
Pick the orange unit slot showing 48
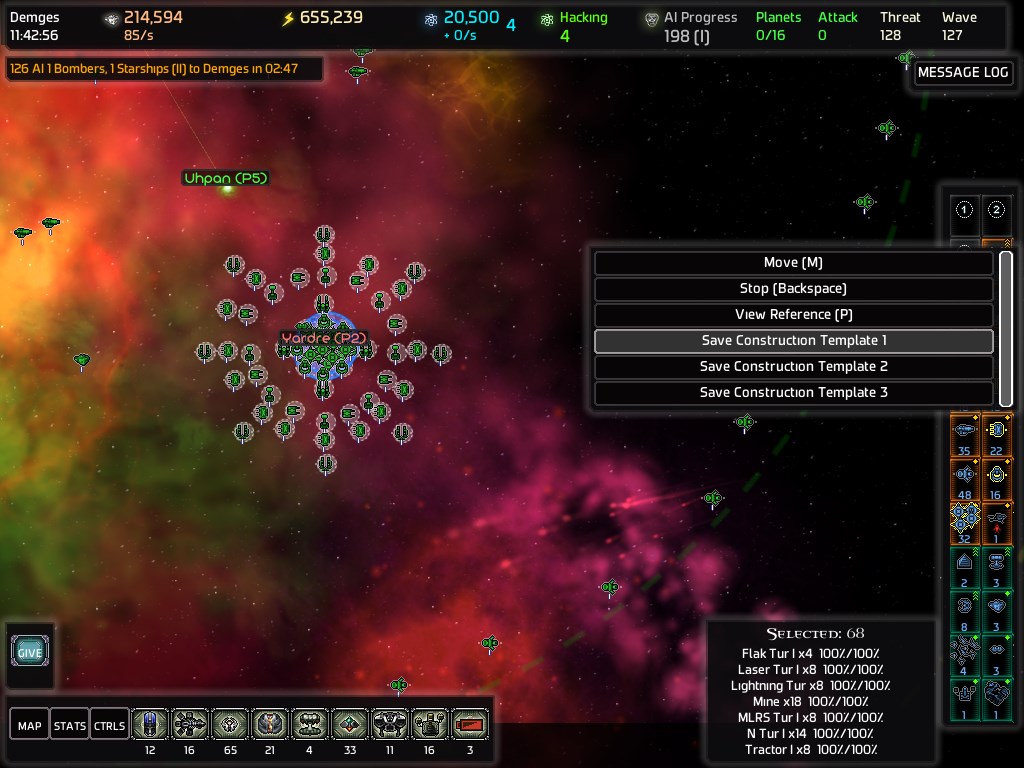pos(965,477)
